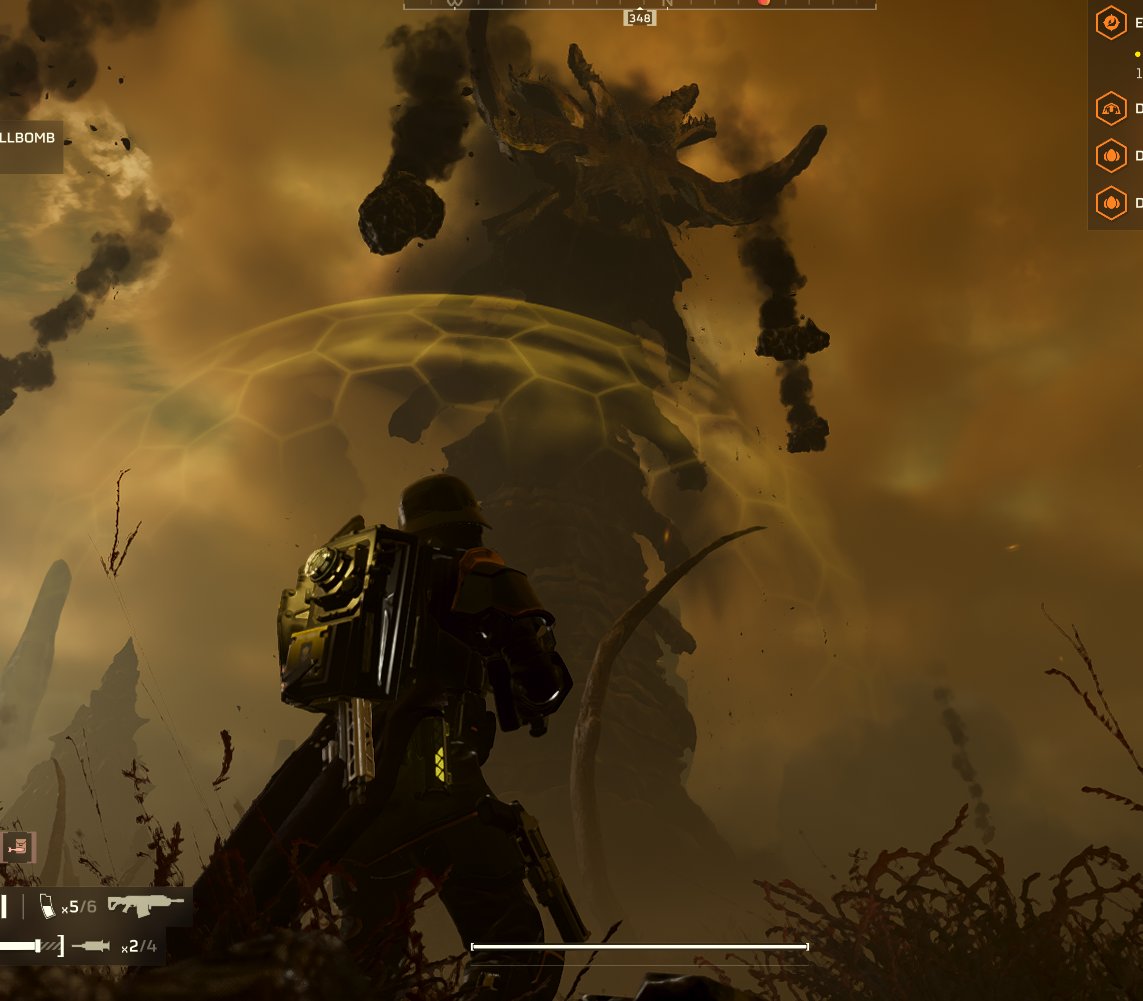Click the compass heading strip

tap(639, 4)
